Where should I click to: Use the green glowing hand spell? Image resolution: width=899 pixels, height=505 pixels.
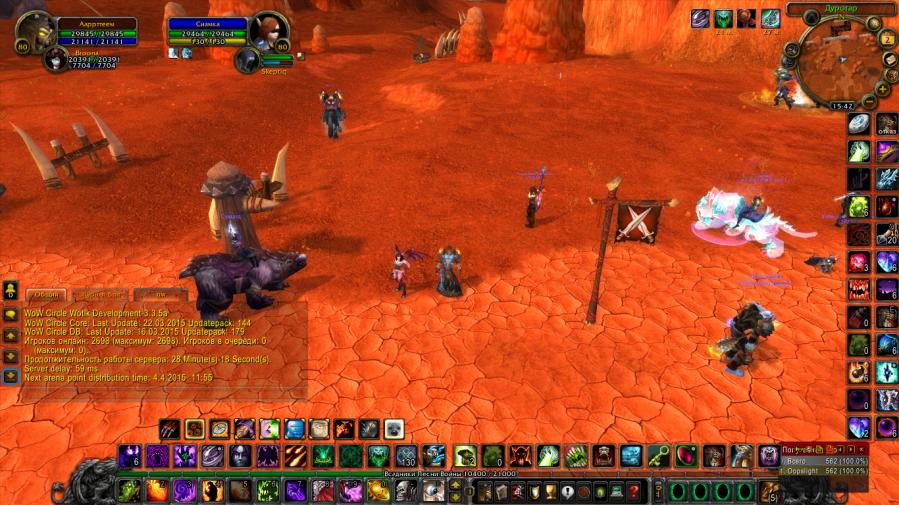pos(547,456)
